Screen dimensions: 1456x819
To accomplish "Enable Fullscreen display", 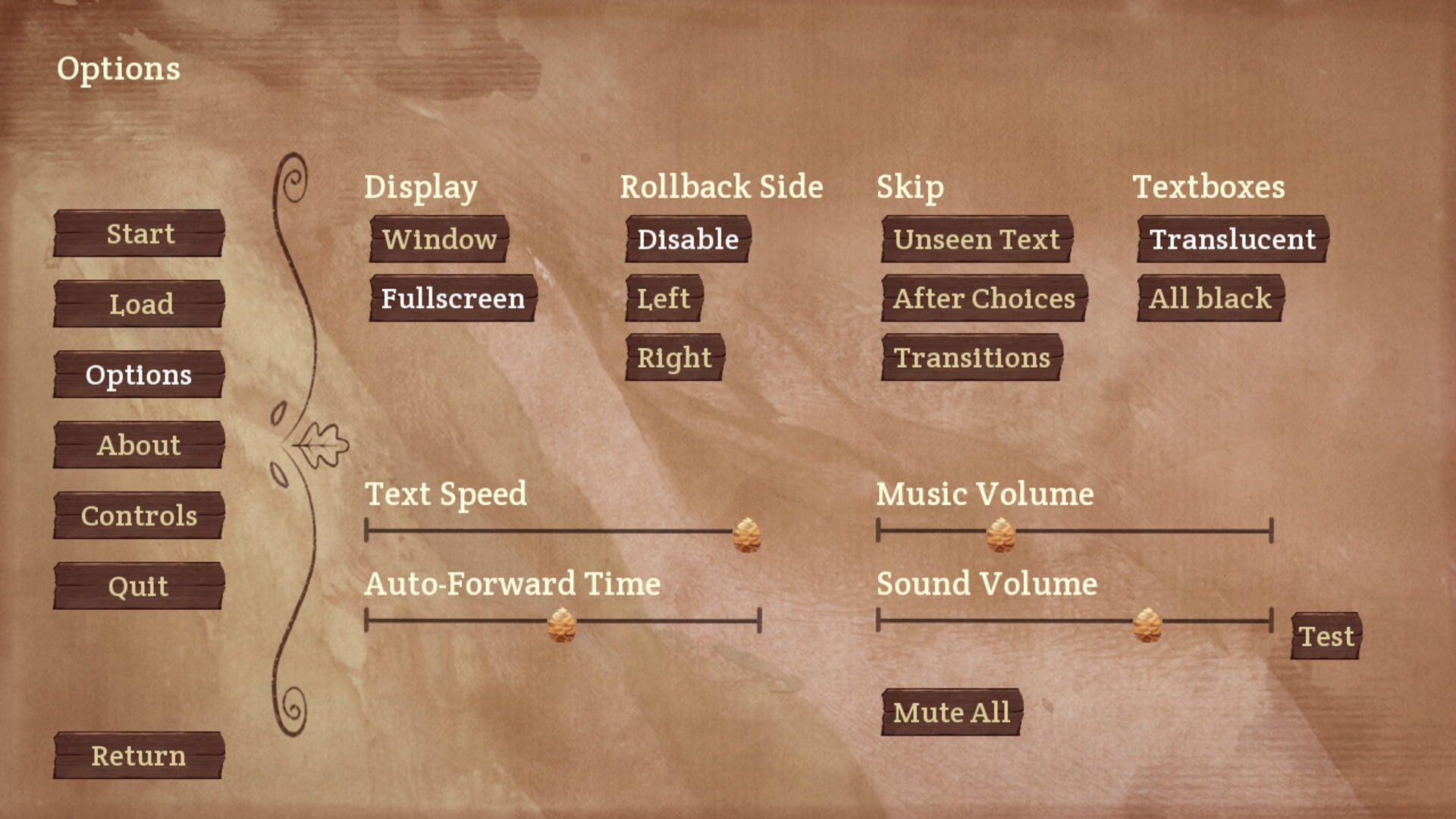I will [451, 299].
